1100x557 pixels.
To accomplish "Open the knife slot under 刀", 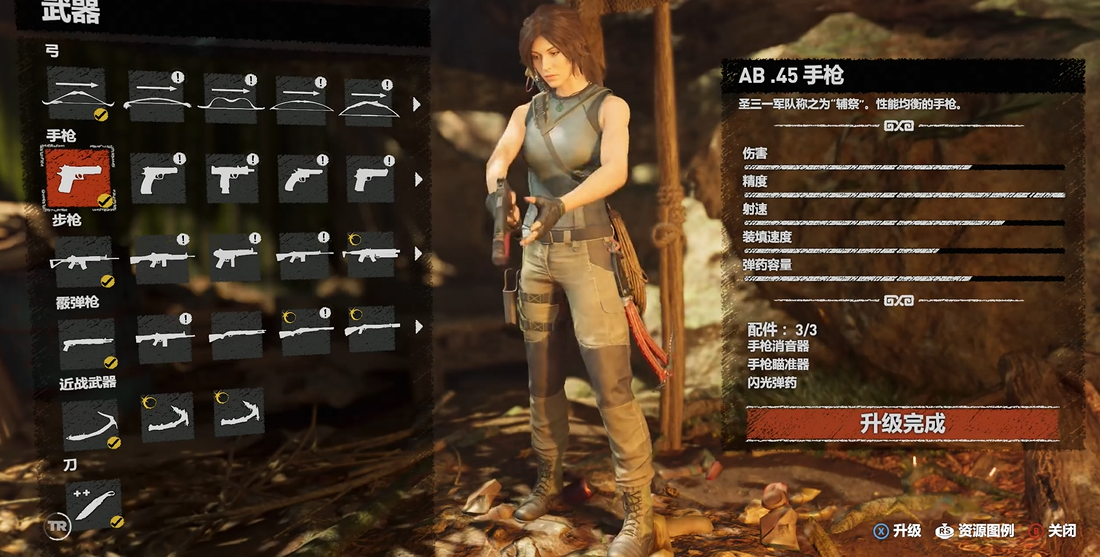I will pos(92,504).
